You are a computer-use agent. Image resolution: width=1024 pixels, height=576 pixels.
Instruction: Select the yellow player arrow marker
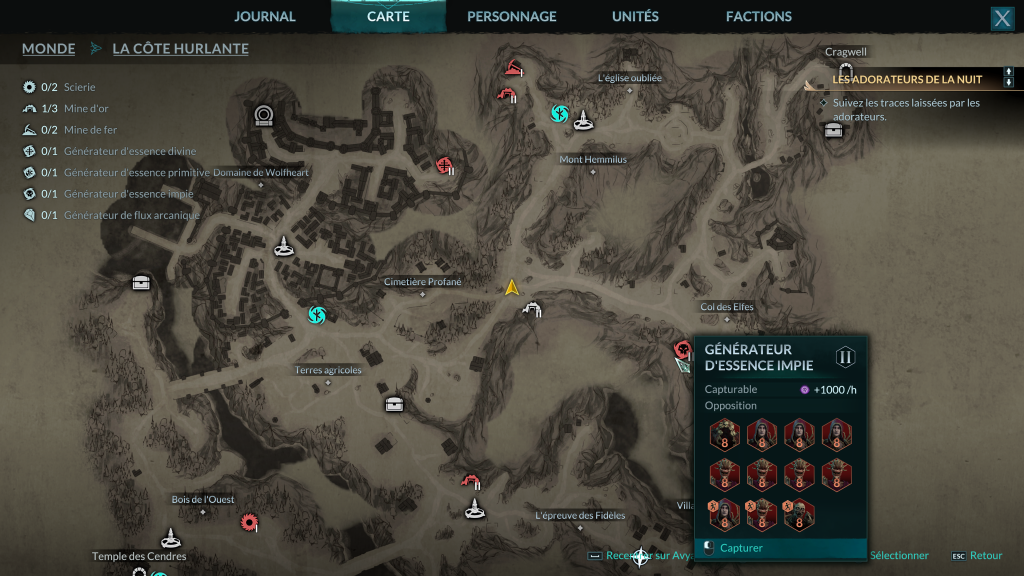(x=512, y=288)
